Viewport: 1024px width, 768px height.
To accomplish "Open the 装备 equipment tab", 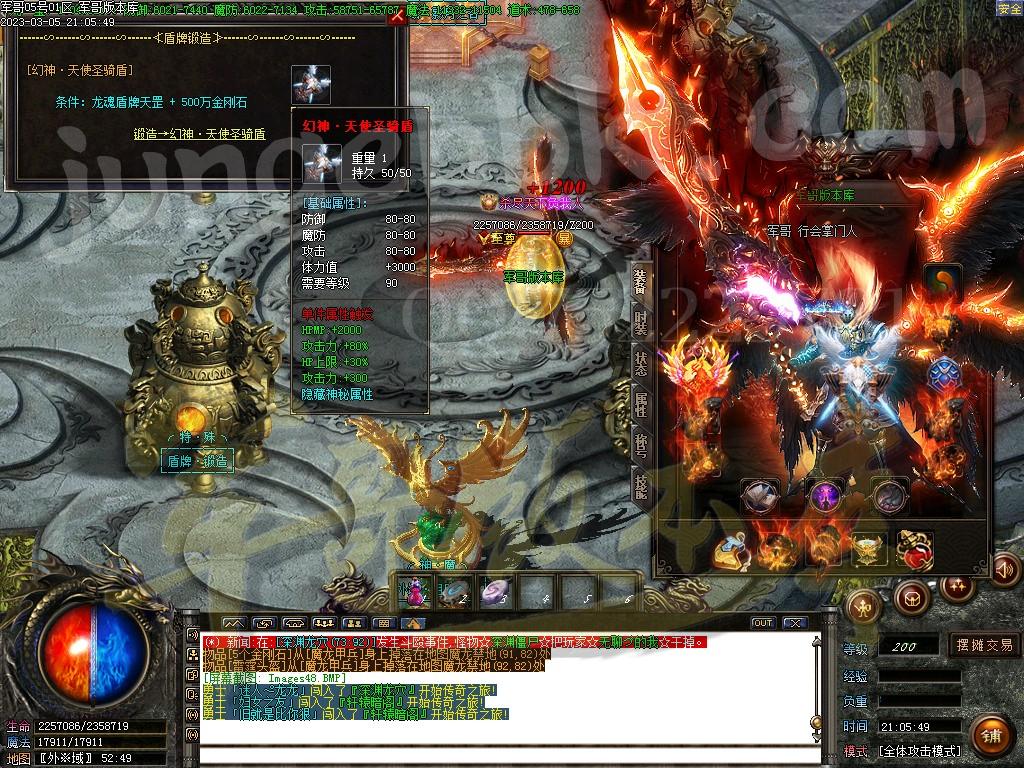I will coord(641,283).
